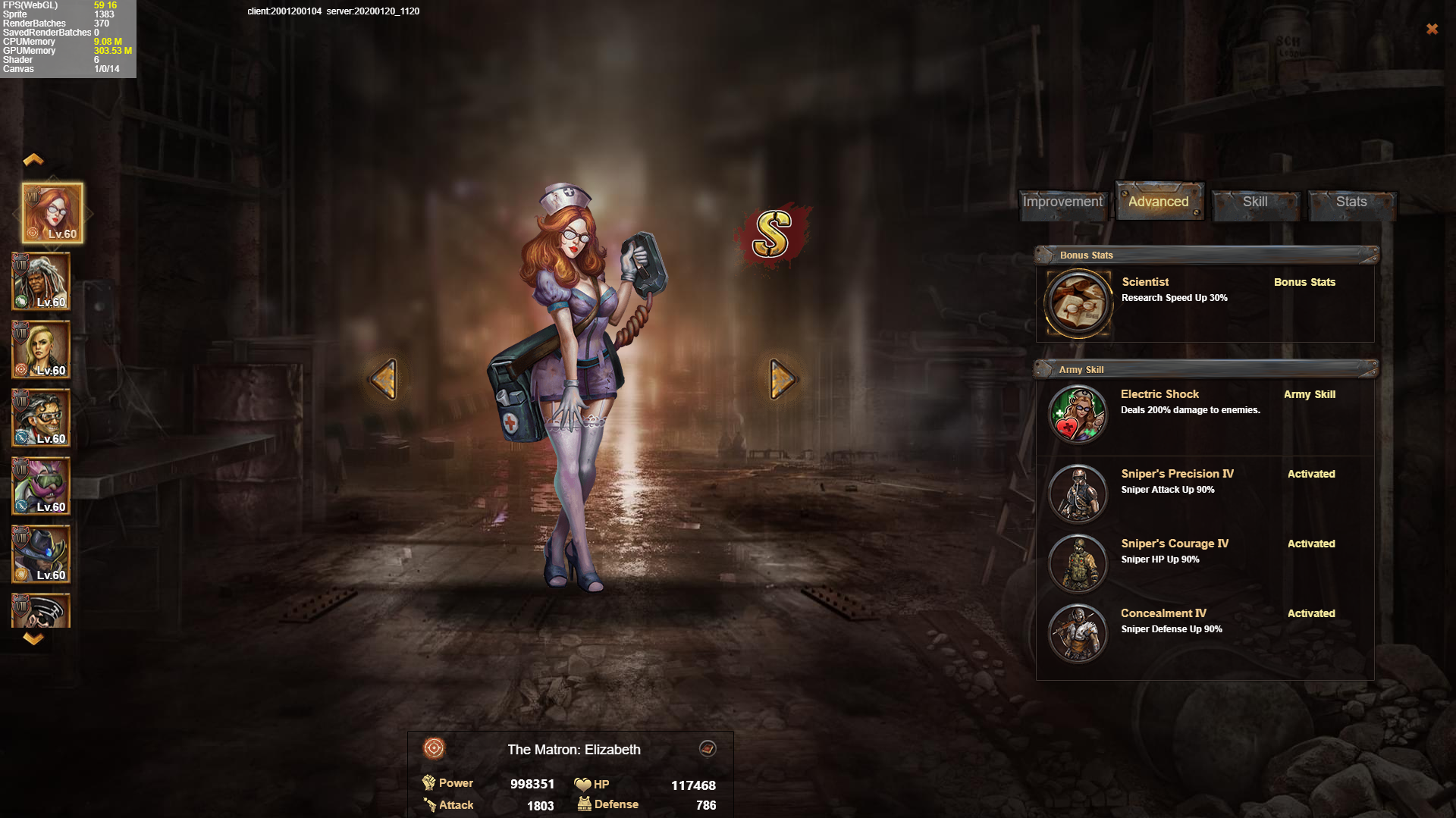This screenshot has height=818, width=1456.
Task: Click the round icon beside Elizabeth's name
Action: [x=708, y=749]
